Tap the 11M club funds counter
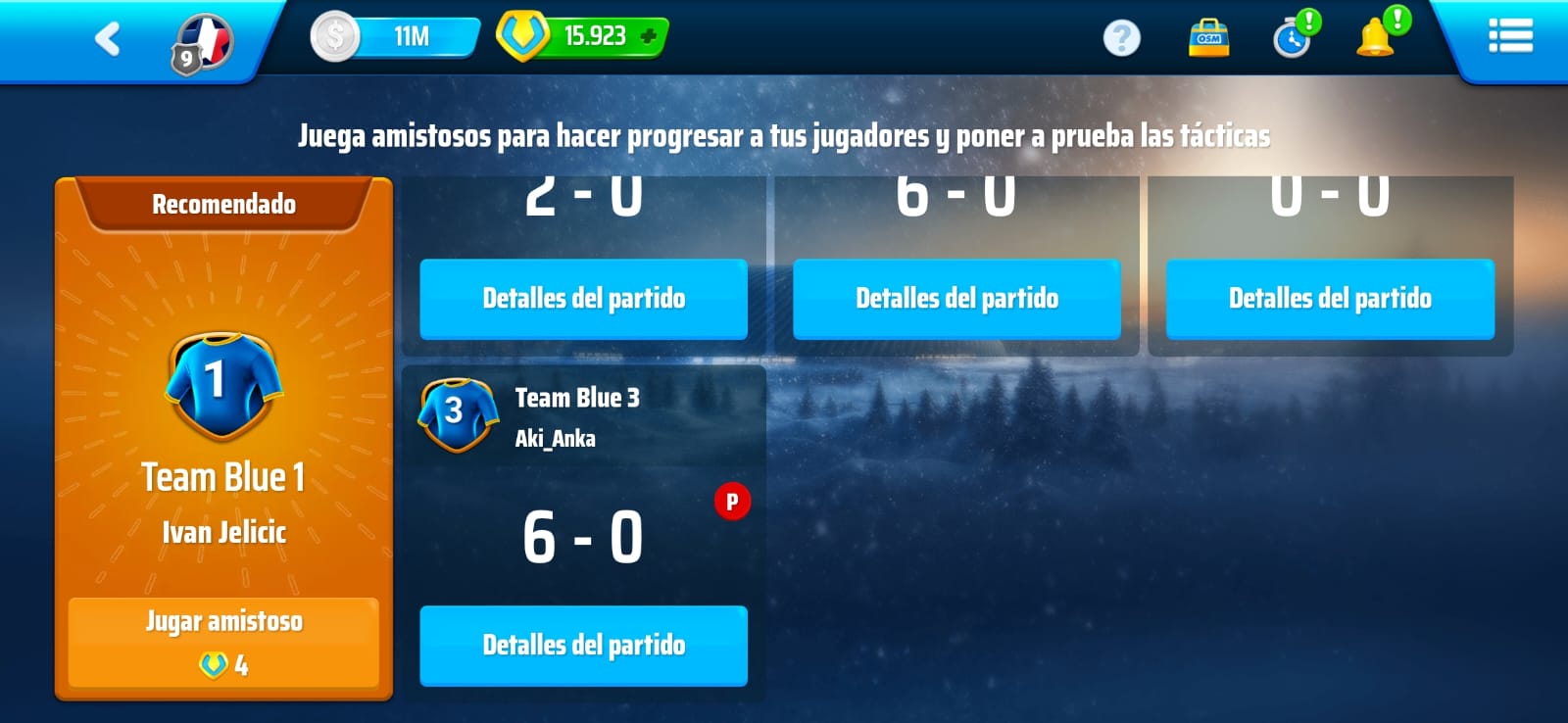 click(396, 37)
